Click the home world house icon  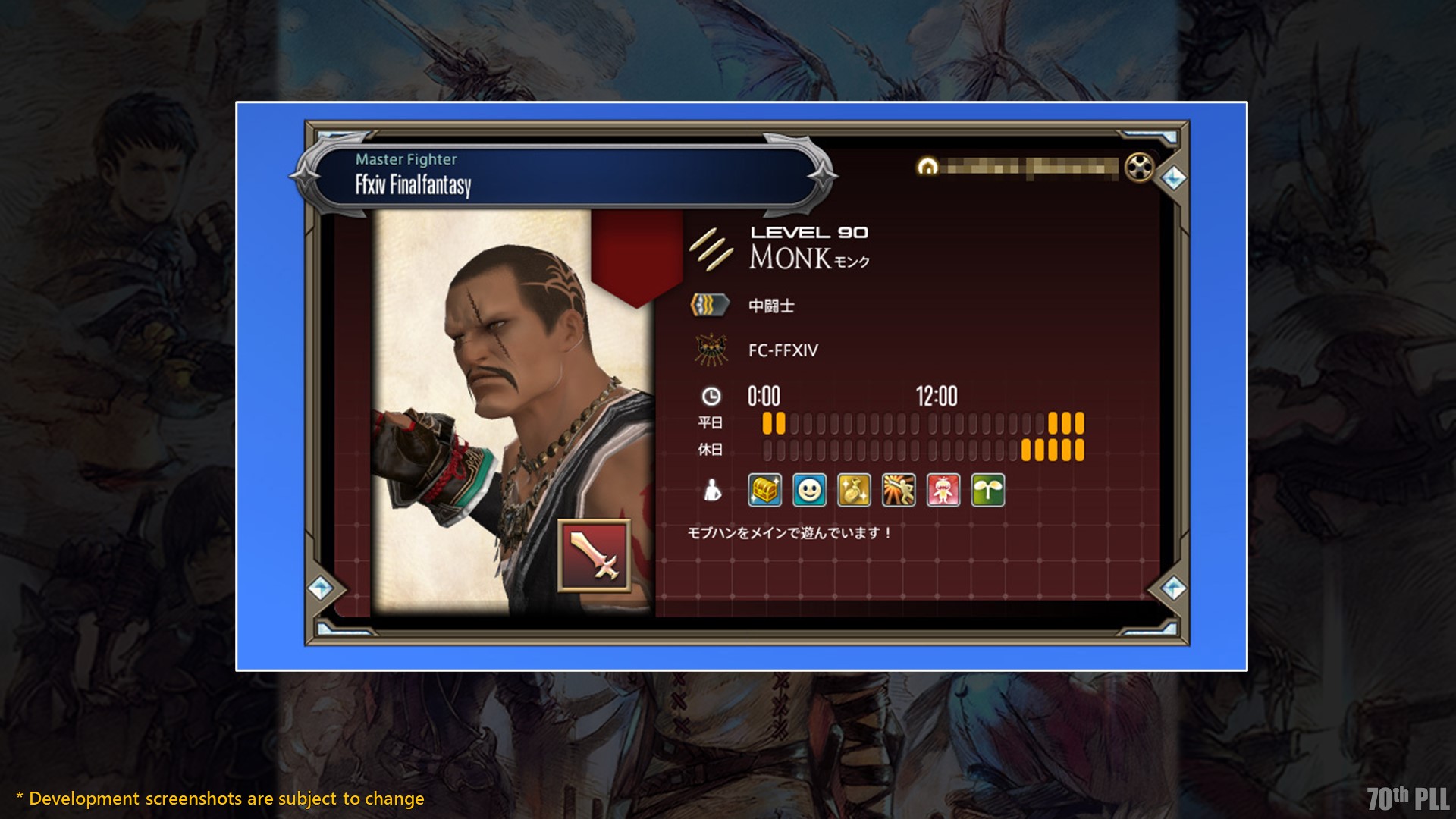(927, 167)
